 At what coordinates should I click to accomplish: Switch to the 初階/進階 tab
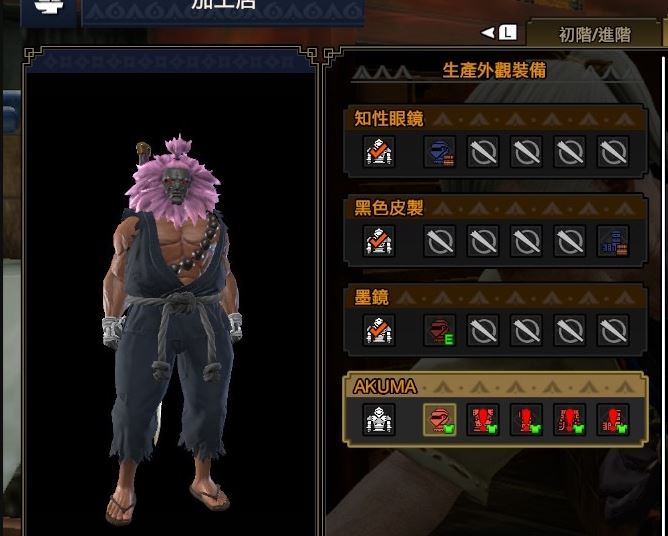pyautogui.click(x=594, y=34)
